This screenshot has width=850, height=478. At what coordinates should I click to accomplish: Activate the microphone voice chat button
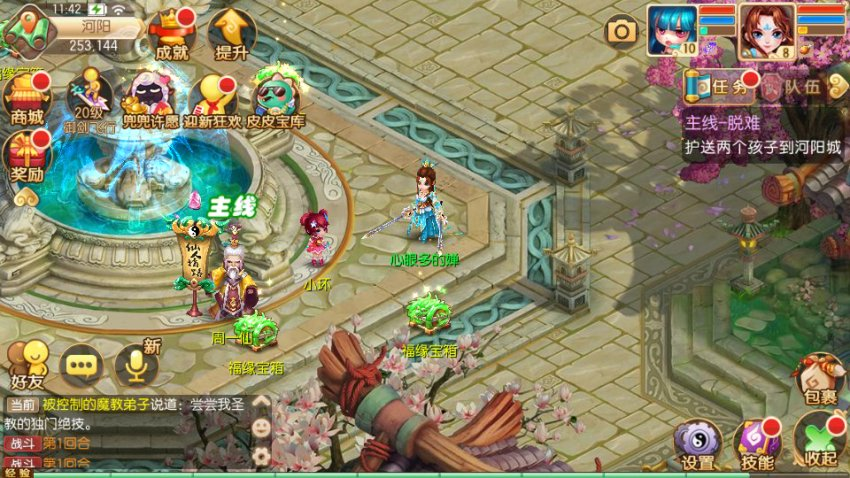(137, 364)
